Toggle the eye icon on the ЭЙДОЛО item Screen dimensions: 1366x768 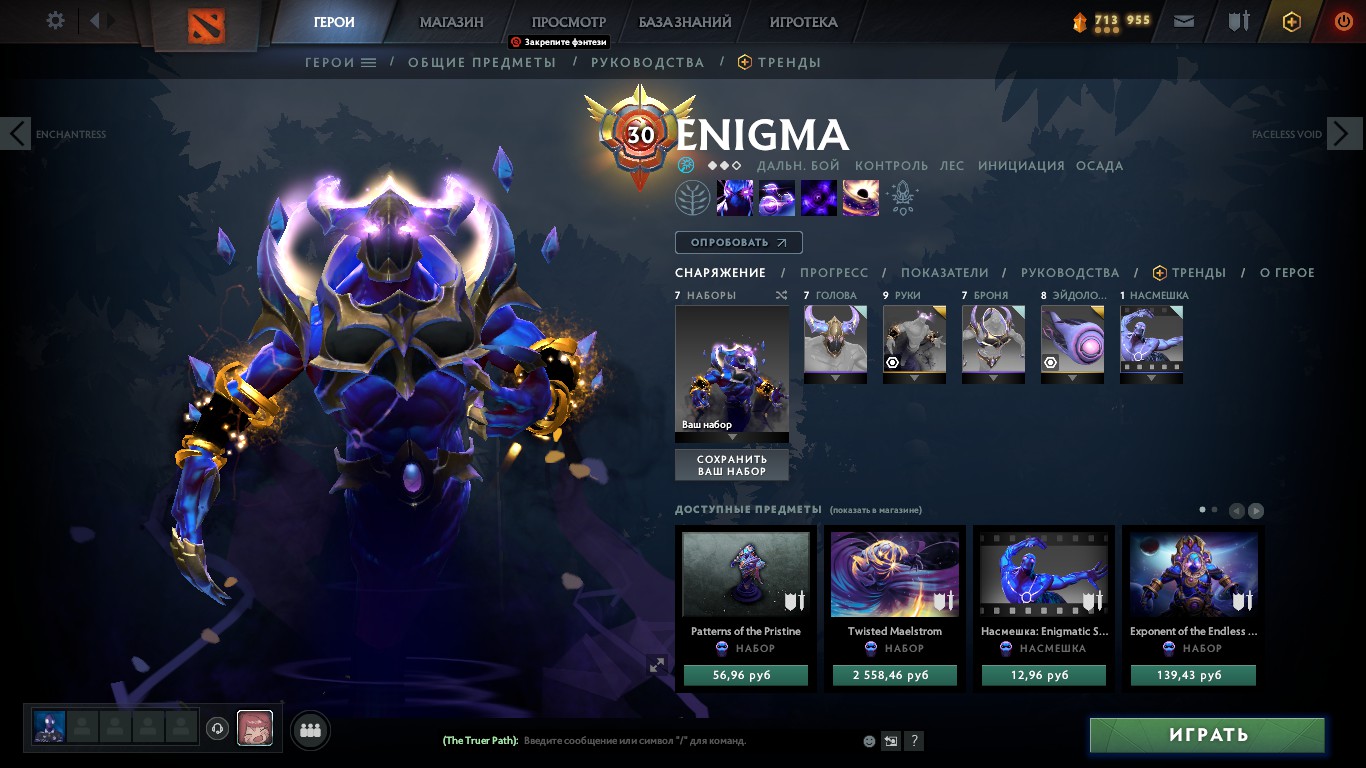tap(1050, 362)
